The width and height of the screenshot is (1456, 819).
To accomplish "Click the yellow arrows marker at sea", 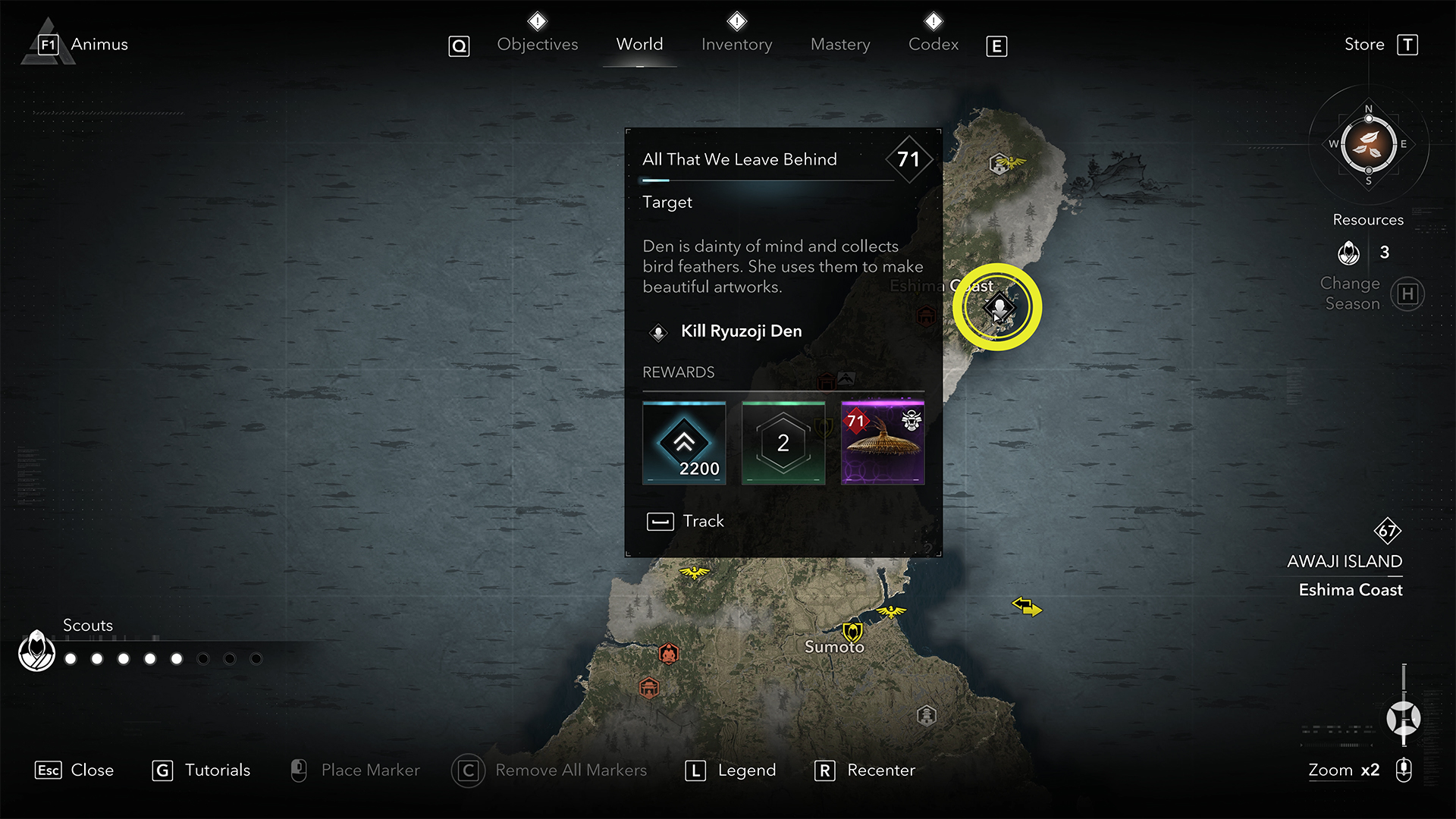I will (x=1027, y=607).
